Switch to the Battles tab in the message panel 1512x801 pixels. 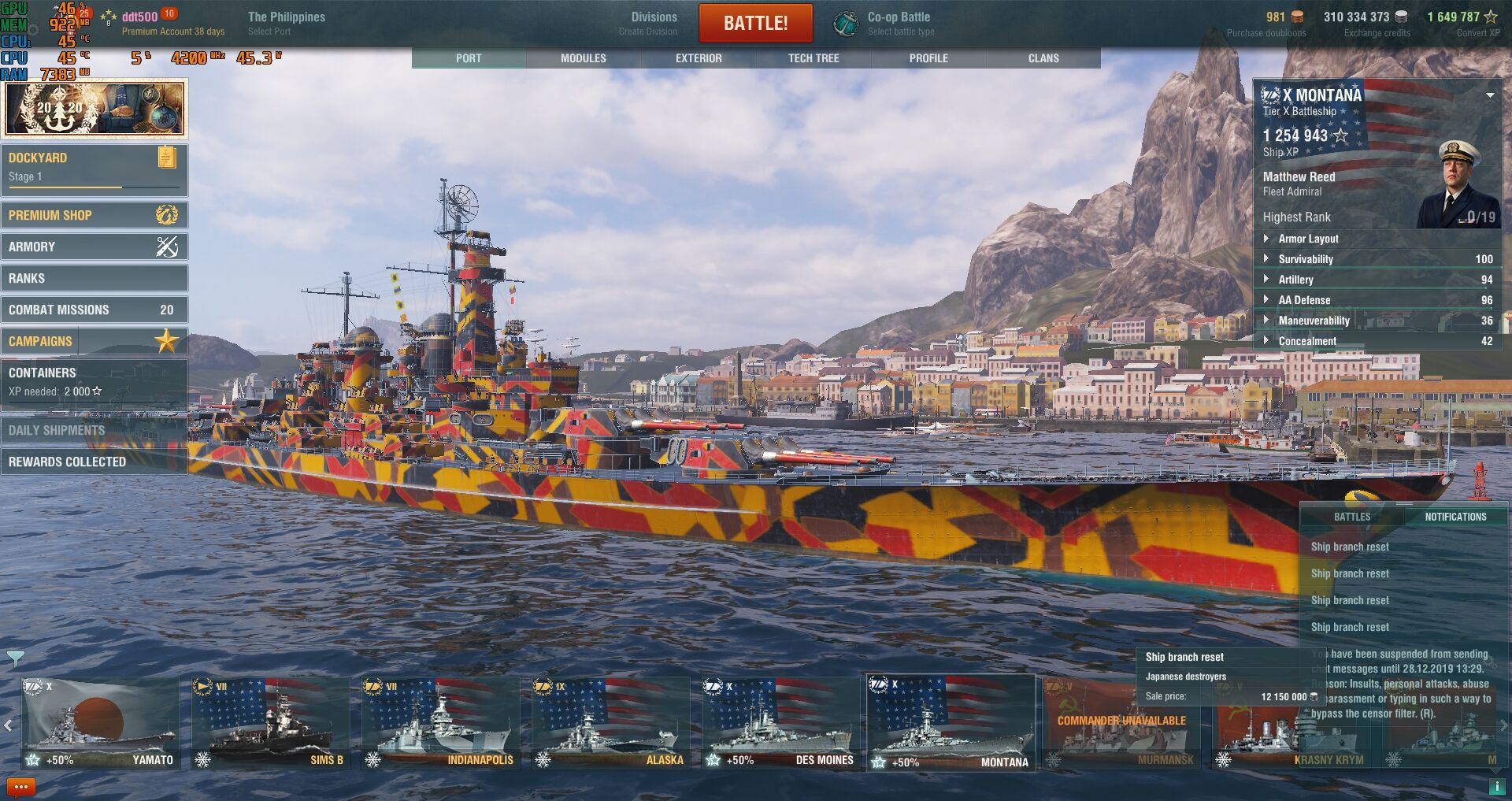click(x=1351, y=517)
